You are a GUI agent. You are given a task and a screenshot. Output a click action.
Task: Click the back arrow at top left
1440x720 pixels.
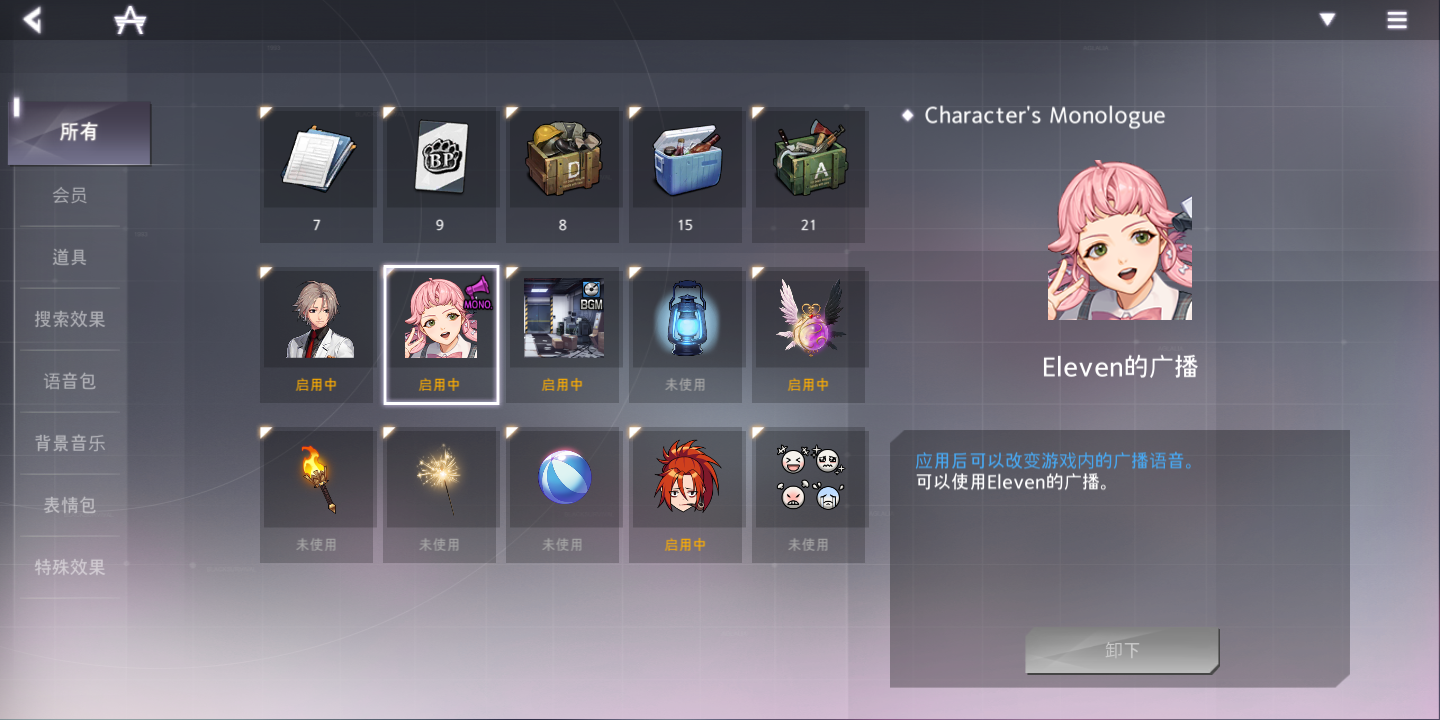[x=31, y=19]
